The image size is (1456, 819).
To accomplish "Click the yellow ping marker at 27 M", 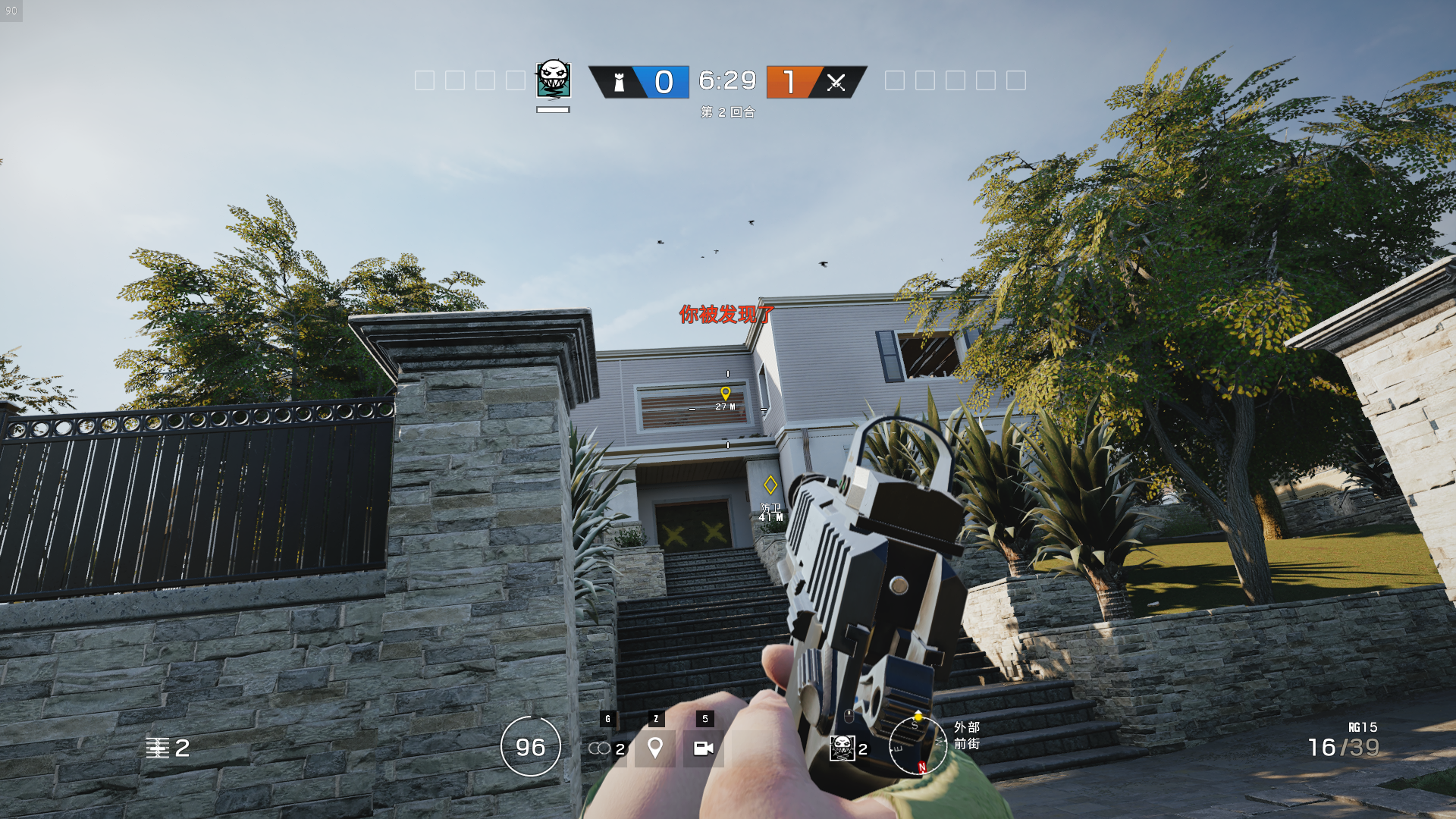I will [x=726, y=393].
